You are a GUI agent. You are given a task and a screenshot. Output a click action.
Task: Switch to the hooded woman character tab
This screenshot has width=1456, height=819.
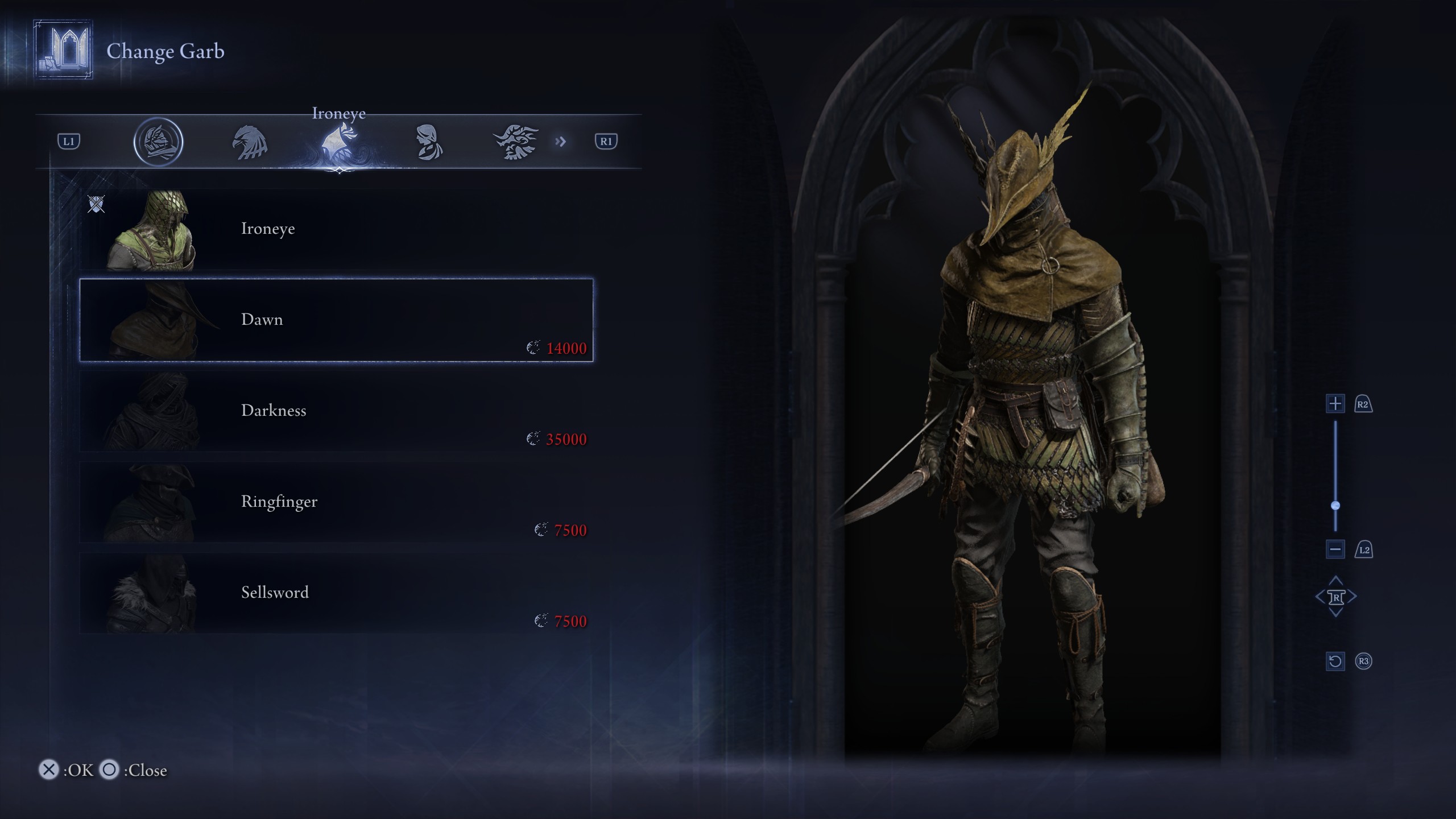[x=428, y=142]
